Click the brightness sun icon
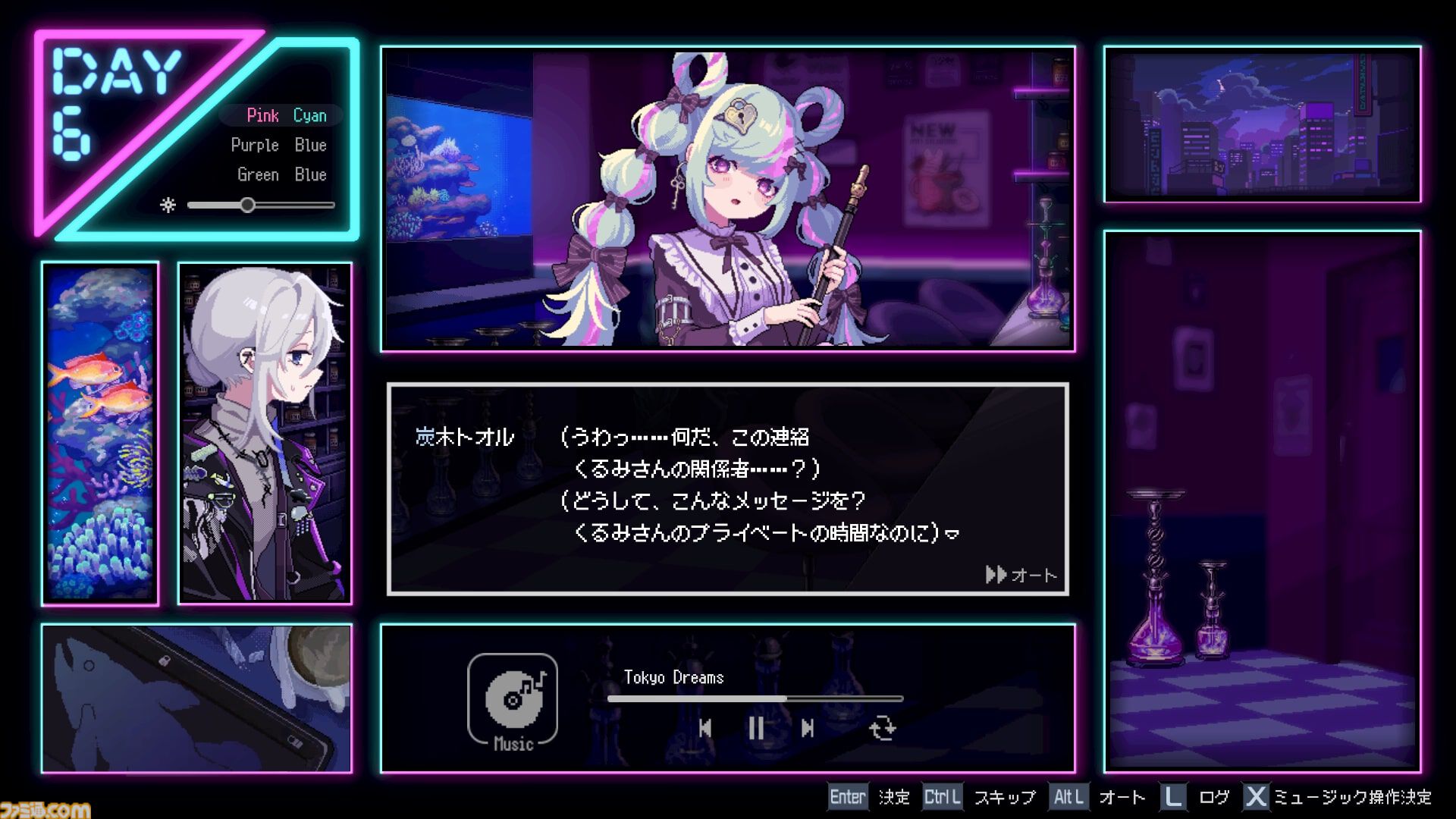This screenshot has width=1456, height=819. coord(168,205)
